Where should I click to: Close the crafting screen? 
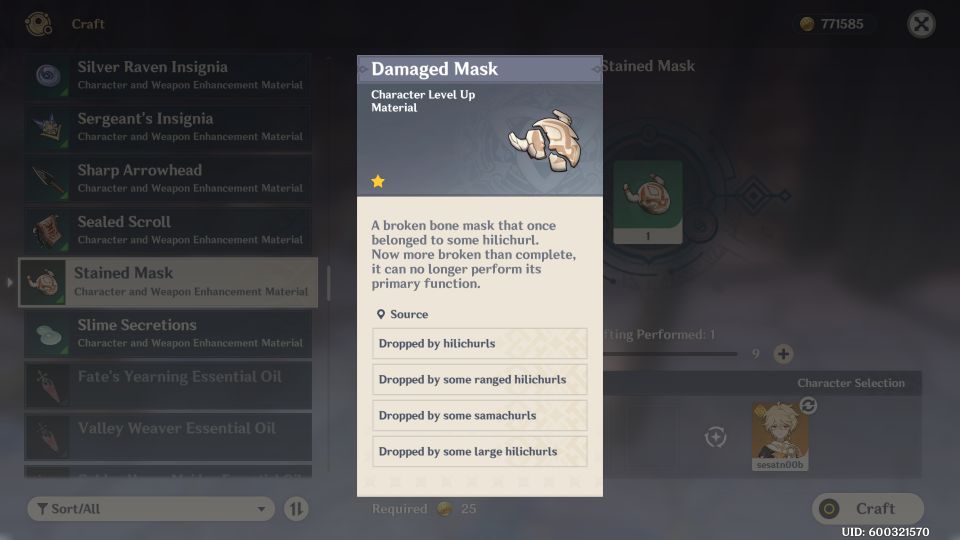(921, 24)
